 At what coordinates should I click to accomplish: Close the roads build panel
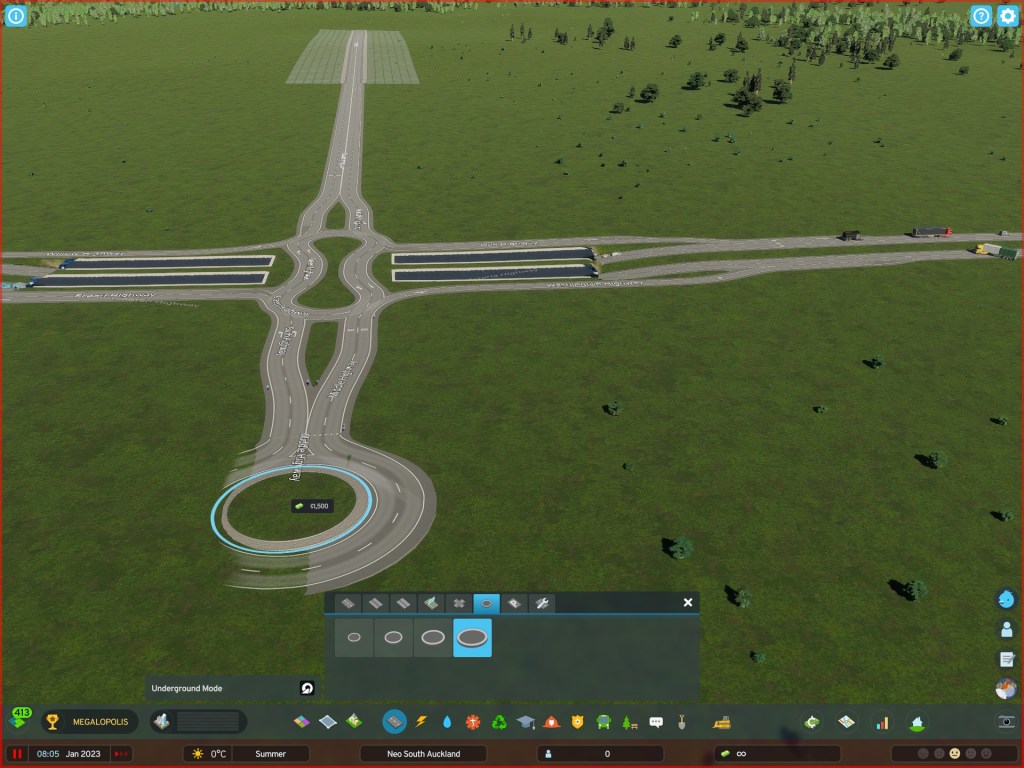[687, 603]
